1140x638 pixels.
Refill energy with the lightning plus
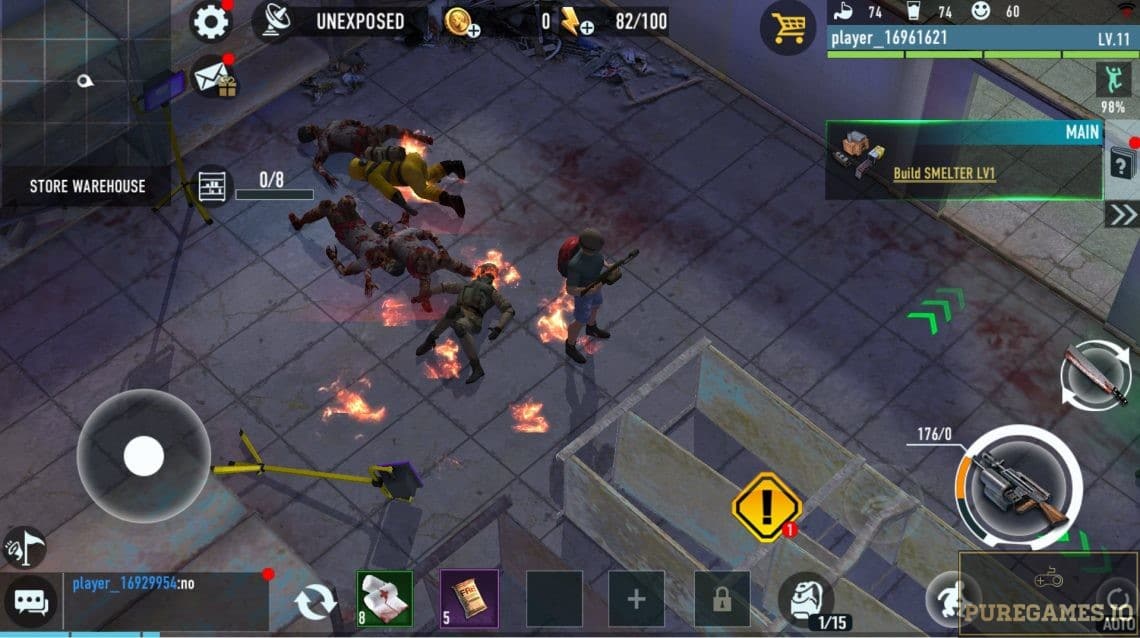pos(577,22)
